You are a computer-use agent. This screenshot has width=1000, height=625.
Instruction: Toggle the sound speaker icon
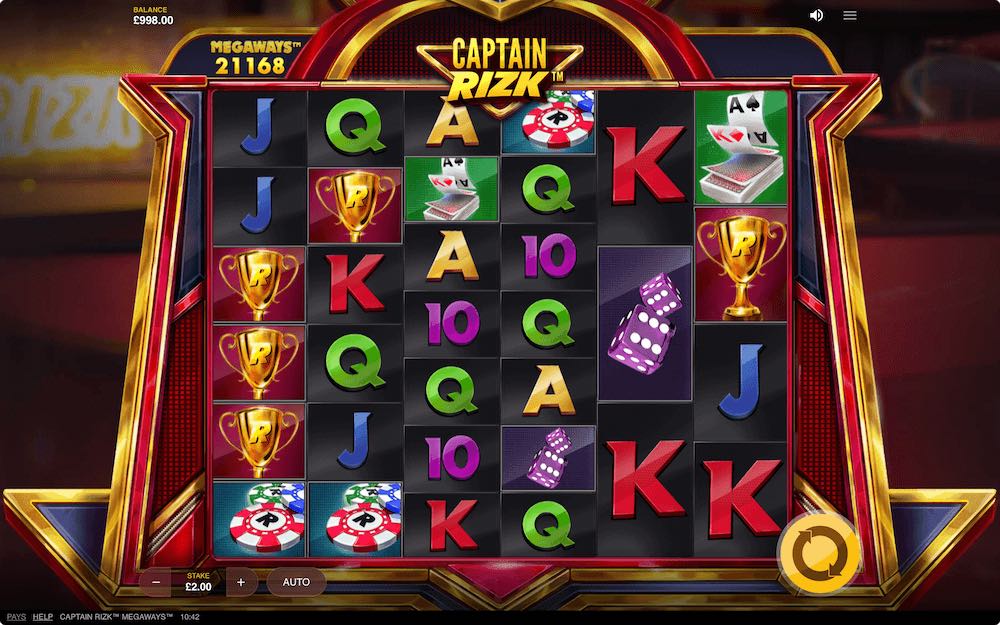point(816,15)
